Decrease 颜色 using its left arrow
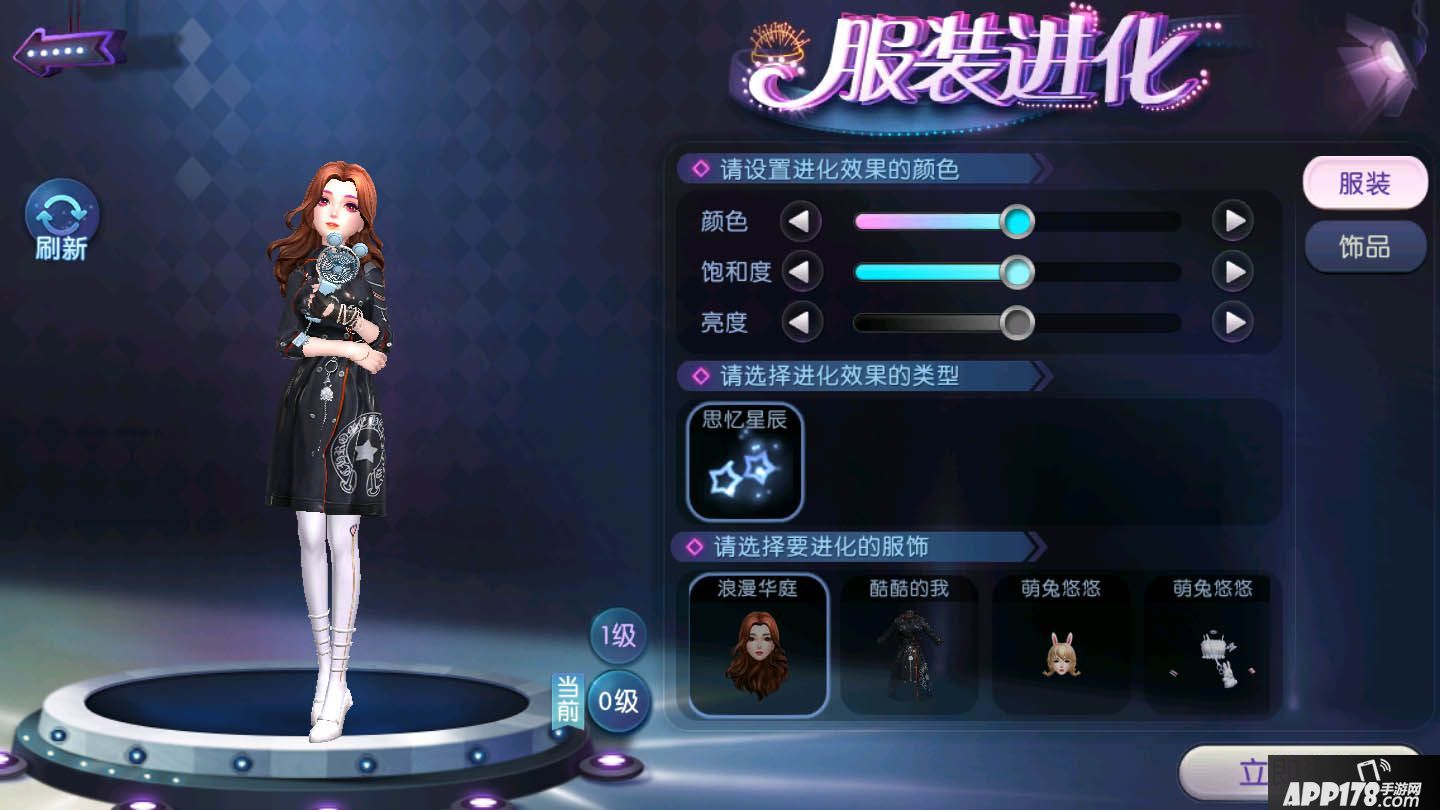 coord(803,221)
